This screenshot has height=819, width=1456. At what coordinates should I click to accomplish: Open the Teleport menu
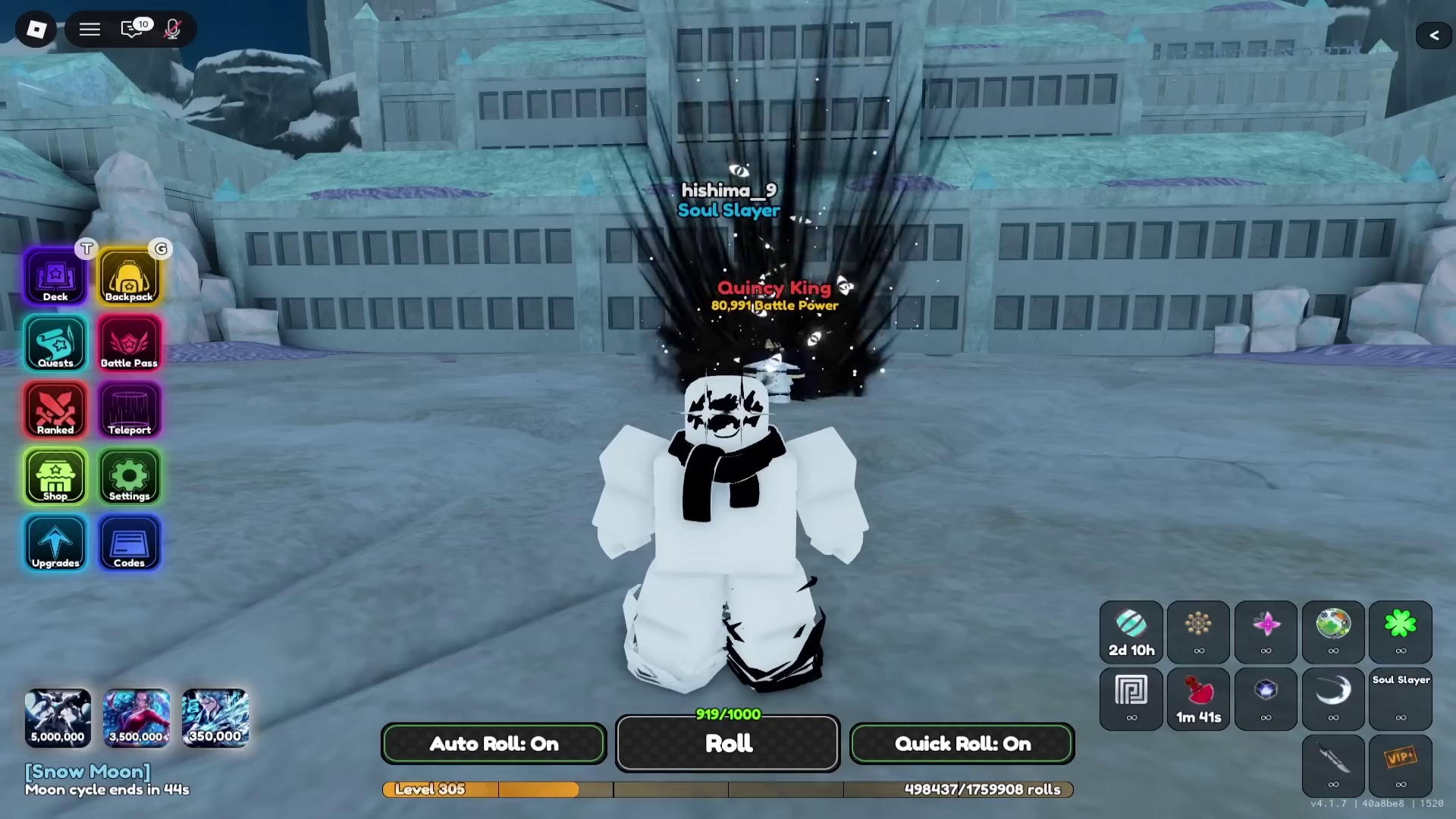point(129,409)
